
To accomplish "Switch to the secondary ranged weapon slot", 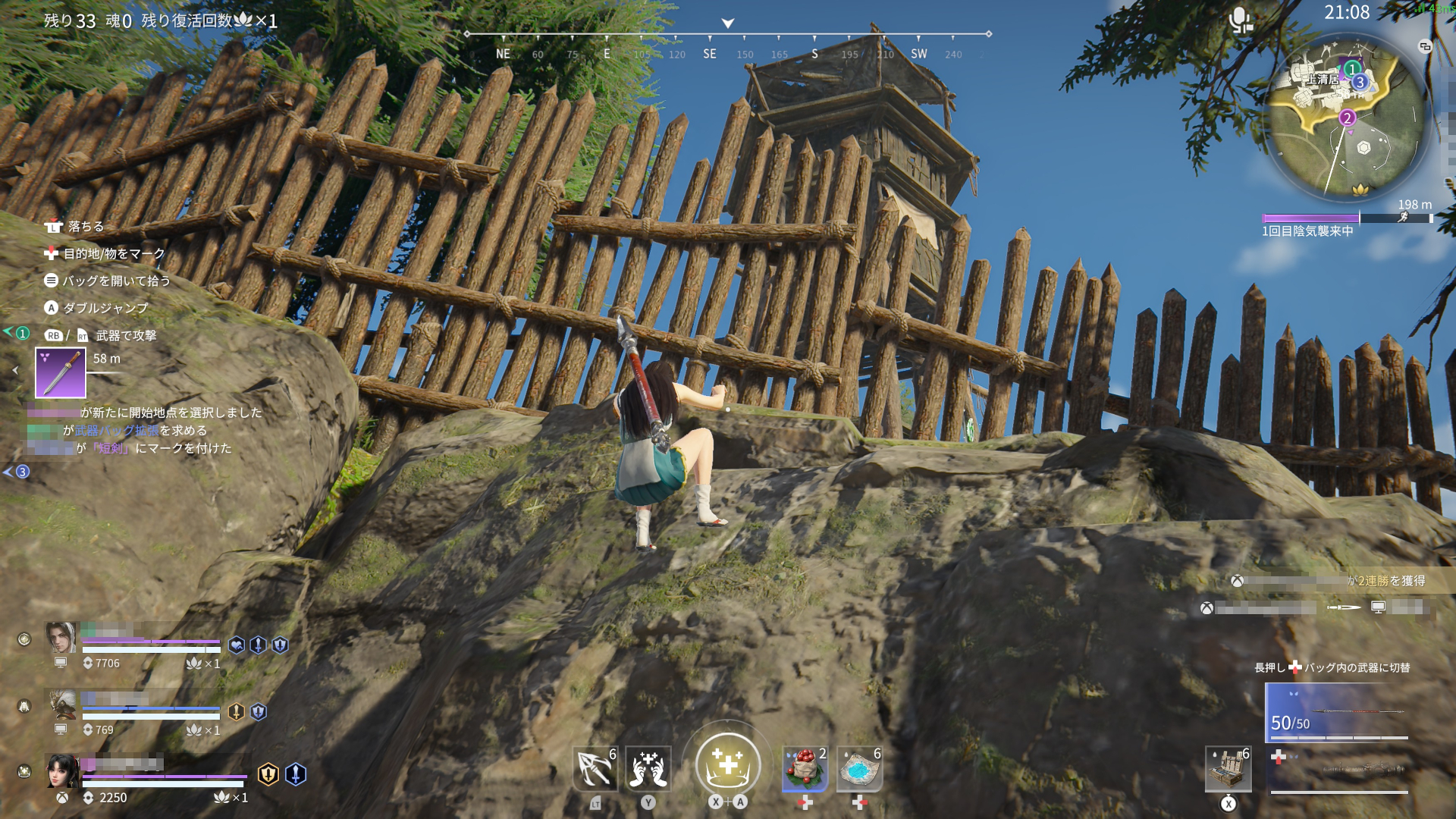I will (x=1339, y=770).
